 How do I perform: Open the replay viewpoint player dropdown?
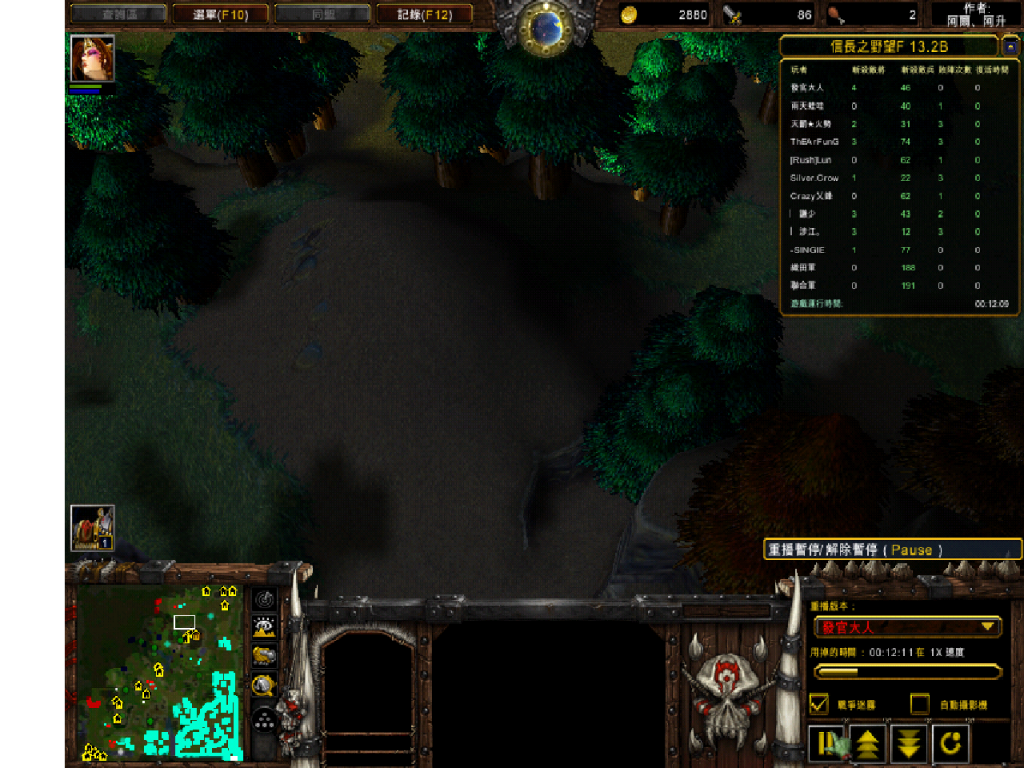point(908,627)
